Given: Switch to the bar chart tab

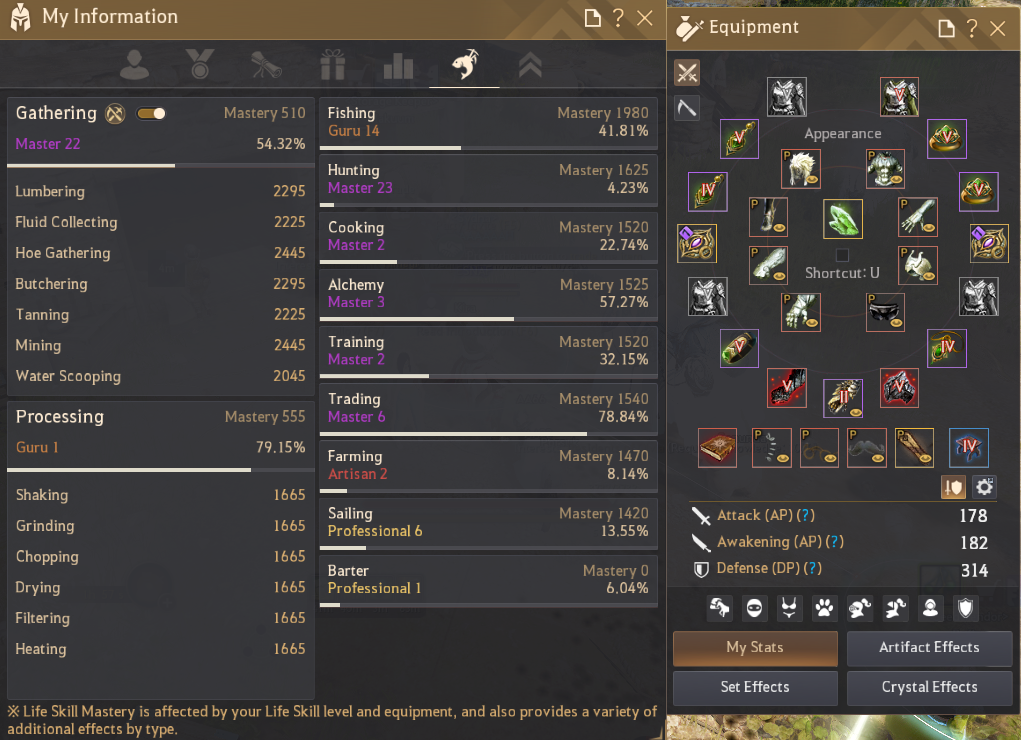Looking at the screenshot, I should click(x=398, y=66).
